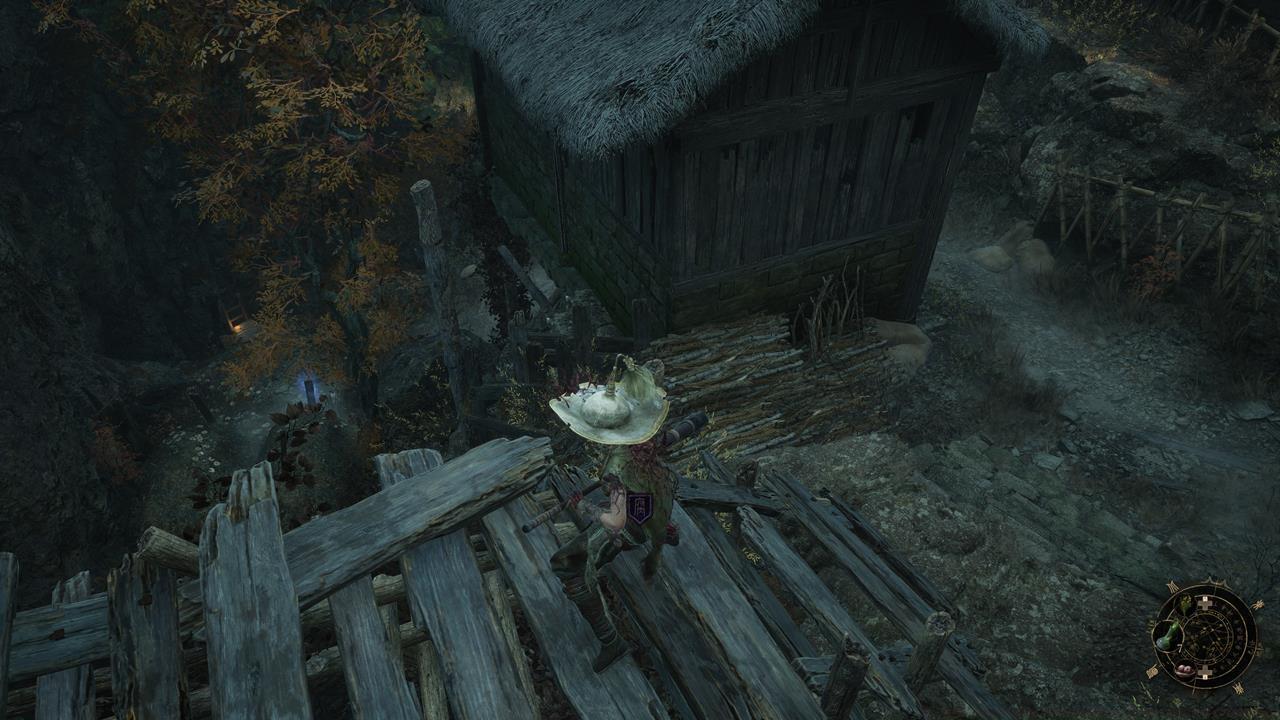Image resolution: width=1280 pixels, height=720 pixels.
Task: Click the lit lantern on the left cliffside
Action: (x=238, y=330)
